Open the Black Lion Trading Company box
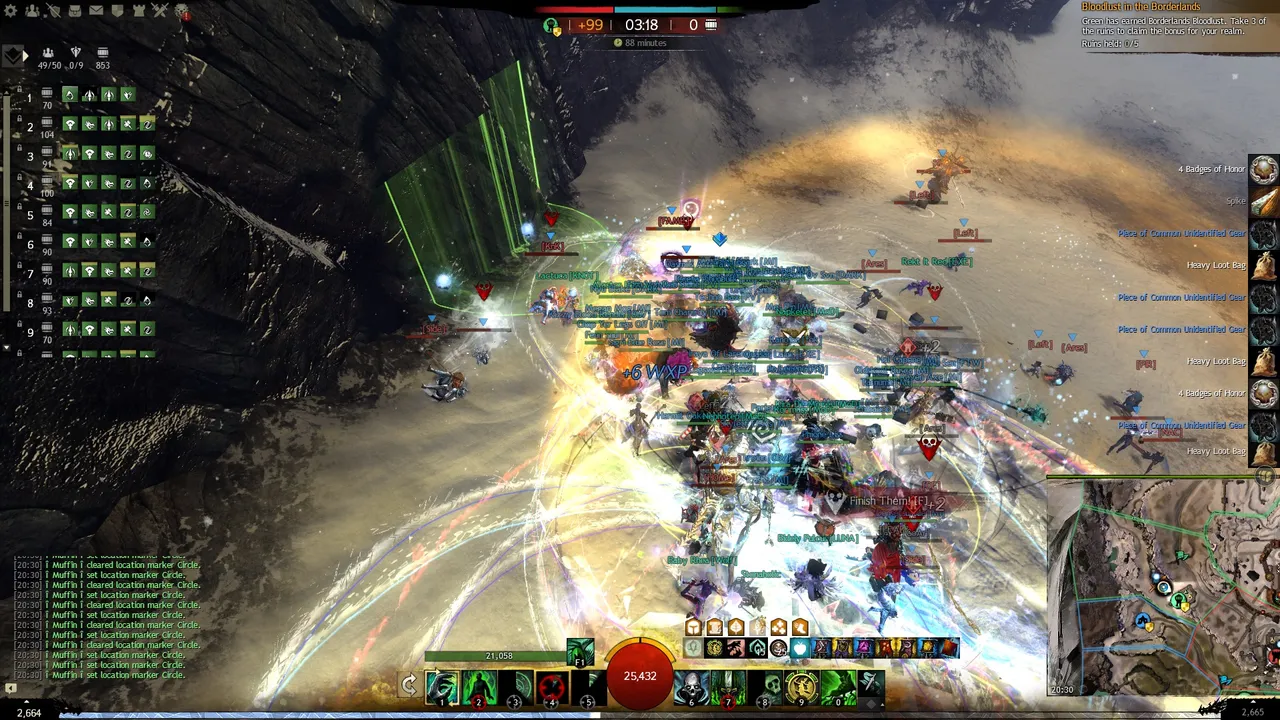 117,9
